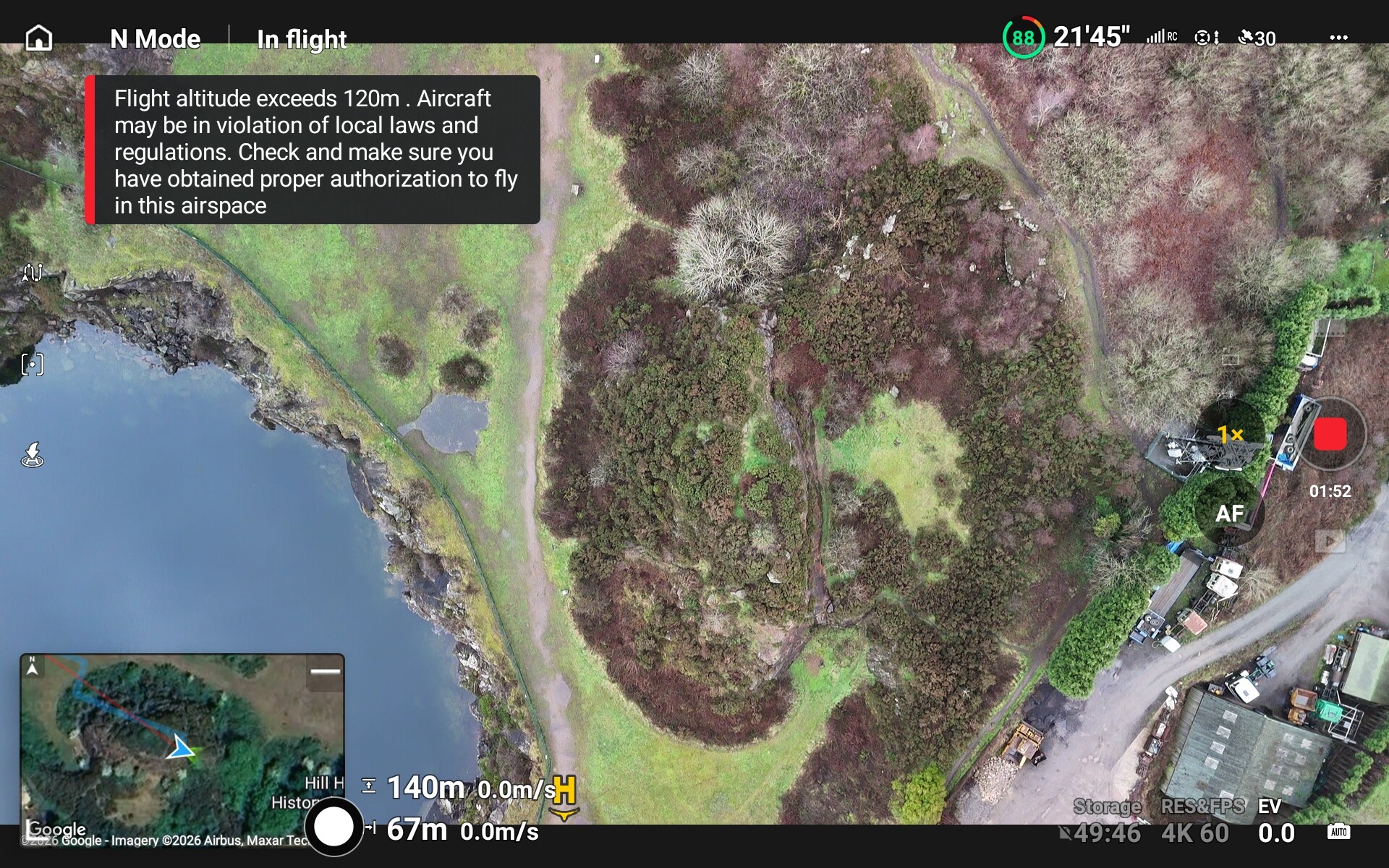
Task: Stop recording with the red button
Action: point(1330,435)
